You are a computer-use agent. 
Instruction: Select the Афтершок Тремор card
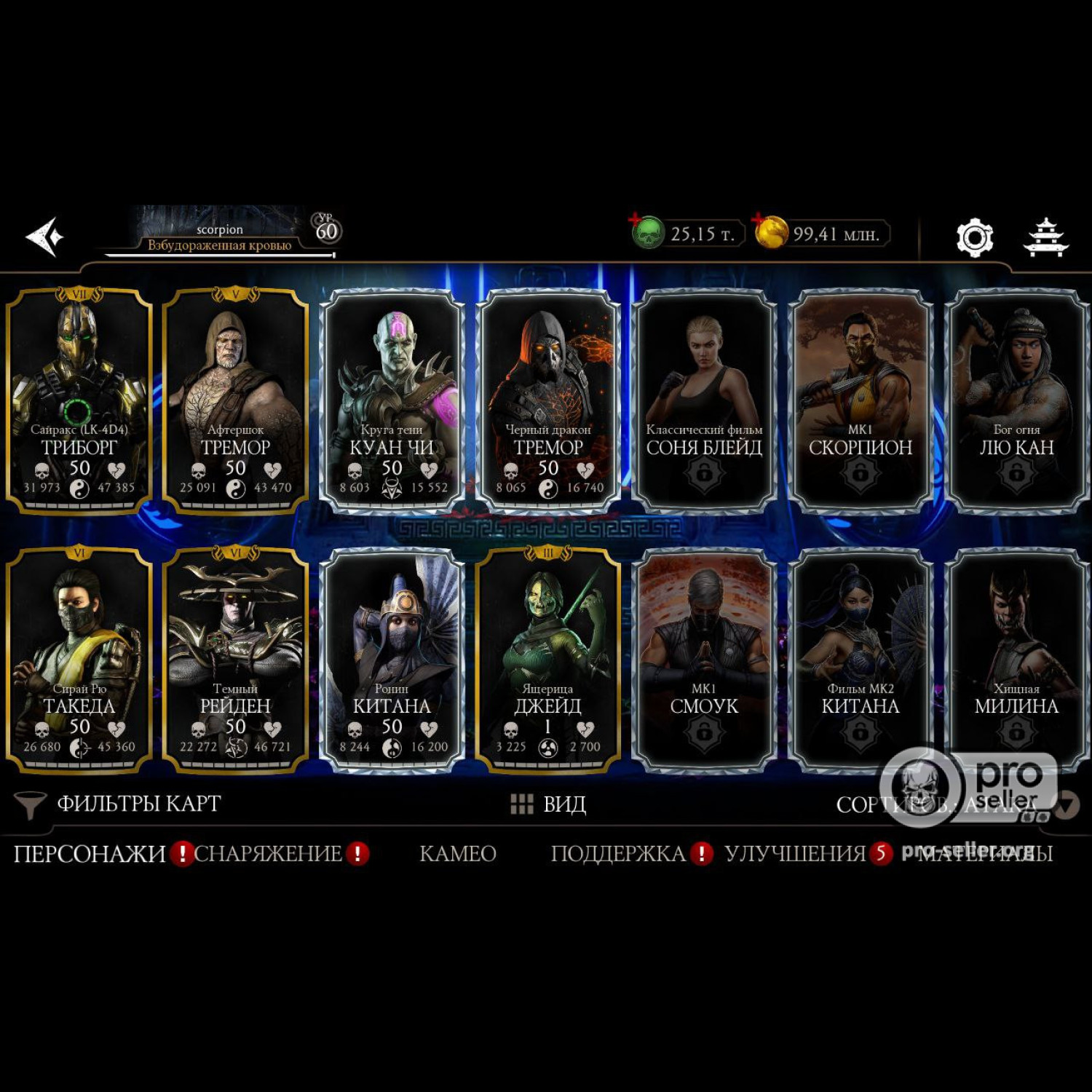[x=235, y=400]
